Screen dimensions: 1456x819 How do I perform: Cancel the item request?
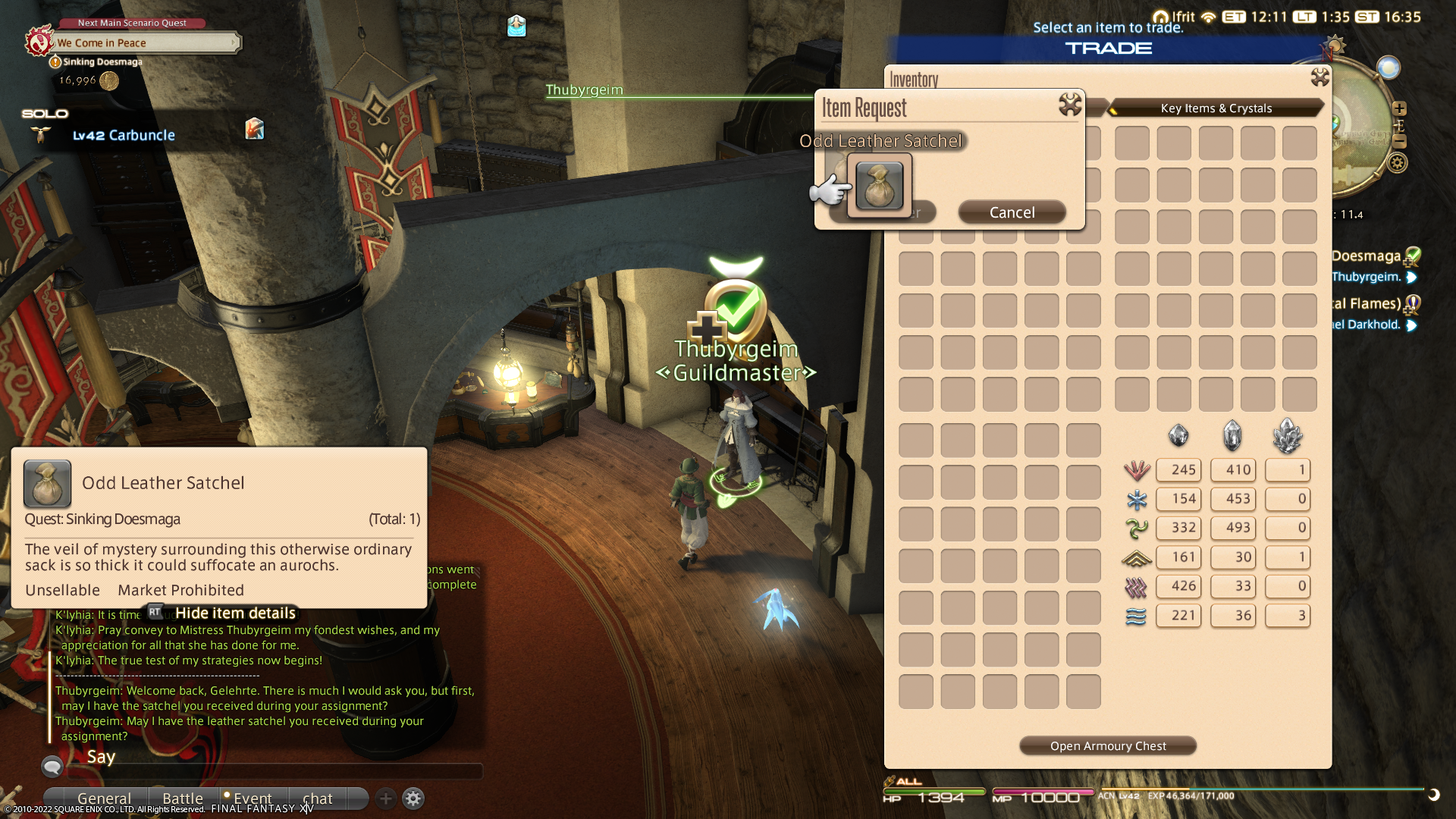pos(1012,212)
